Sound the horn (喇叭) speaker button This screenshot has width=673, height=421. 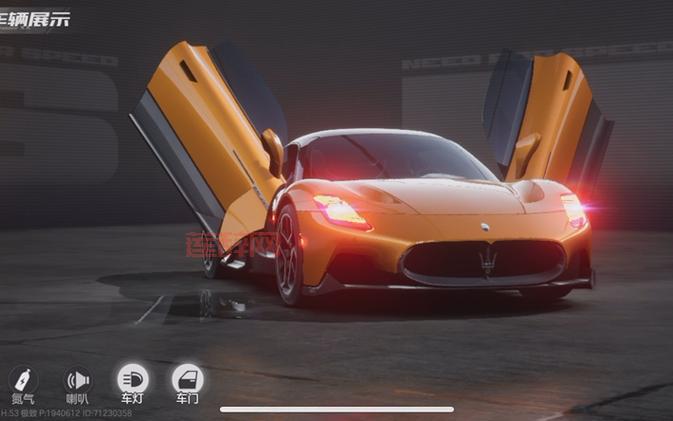(77, 381)
